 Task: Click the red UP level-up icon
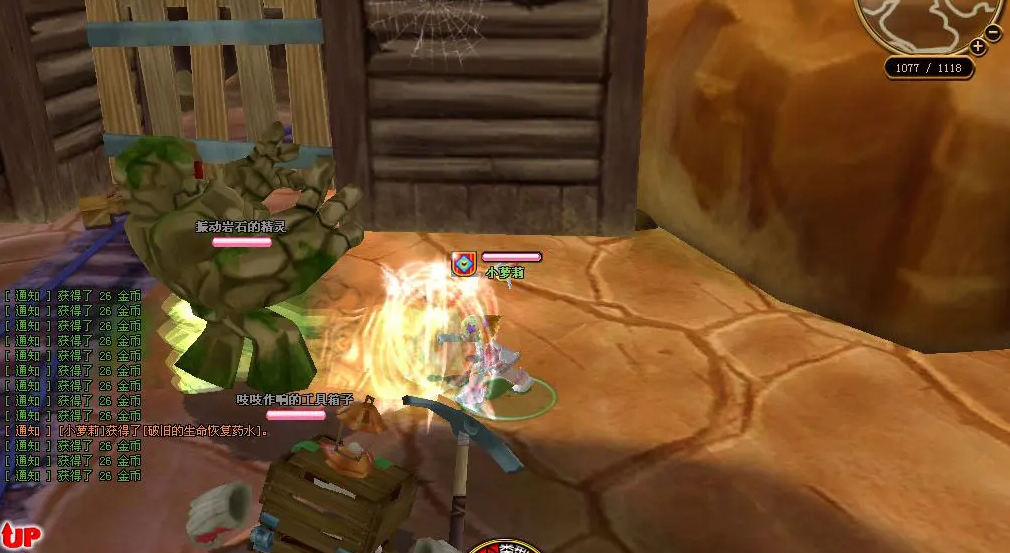pyautogui.click(x=20, y=536)
